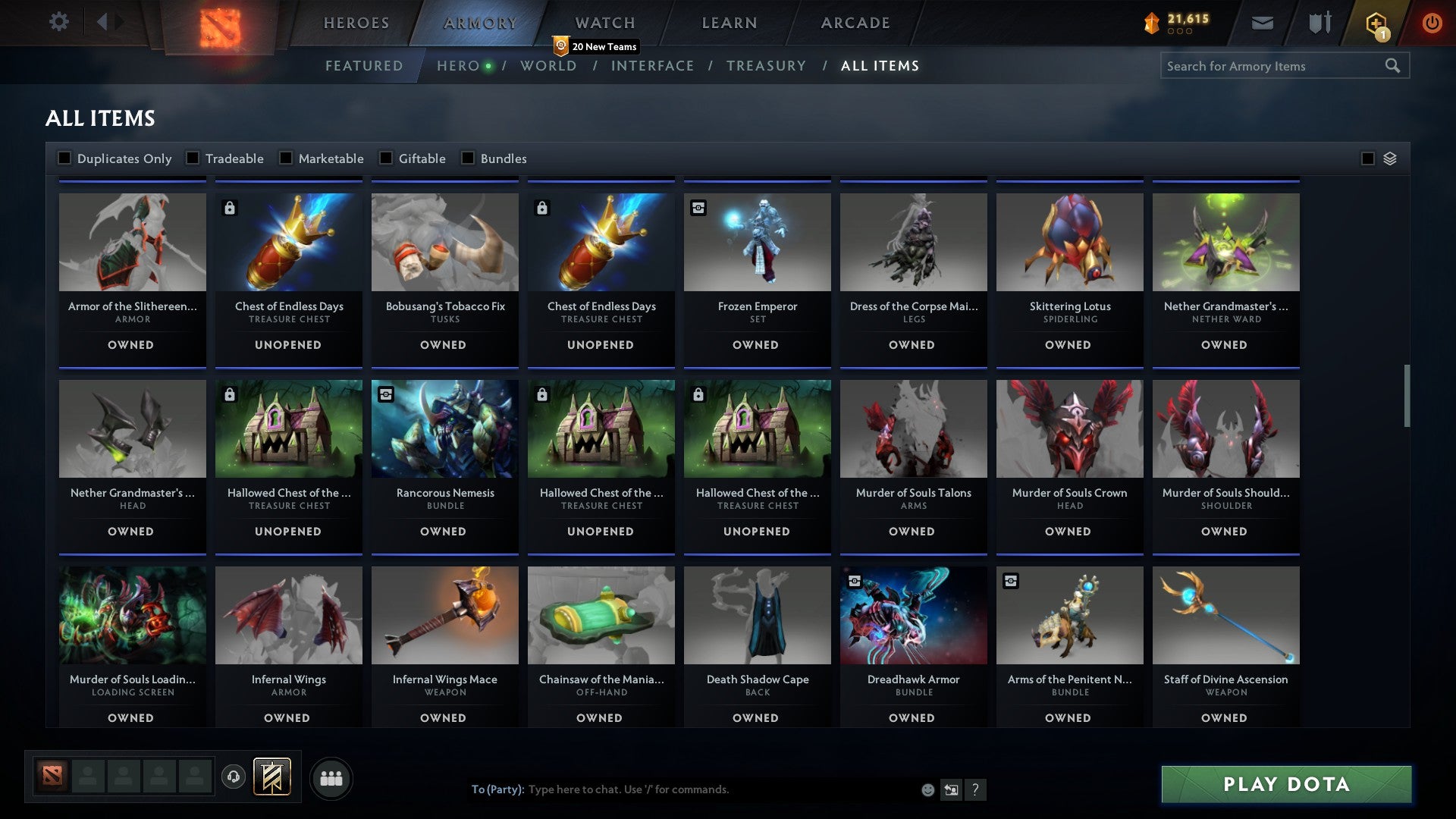
Task: Enable the Marketable filter checkbox
Action: coord(286,158)
